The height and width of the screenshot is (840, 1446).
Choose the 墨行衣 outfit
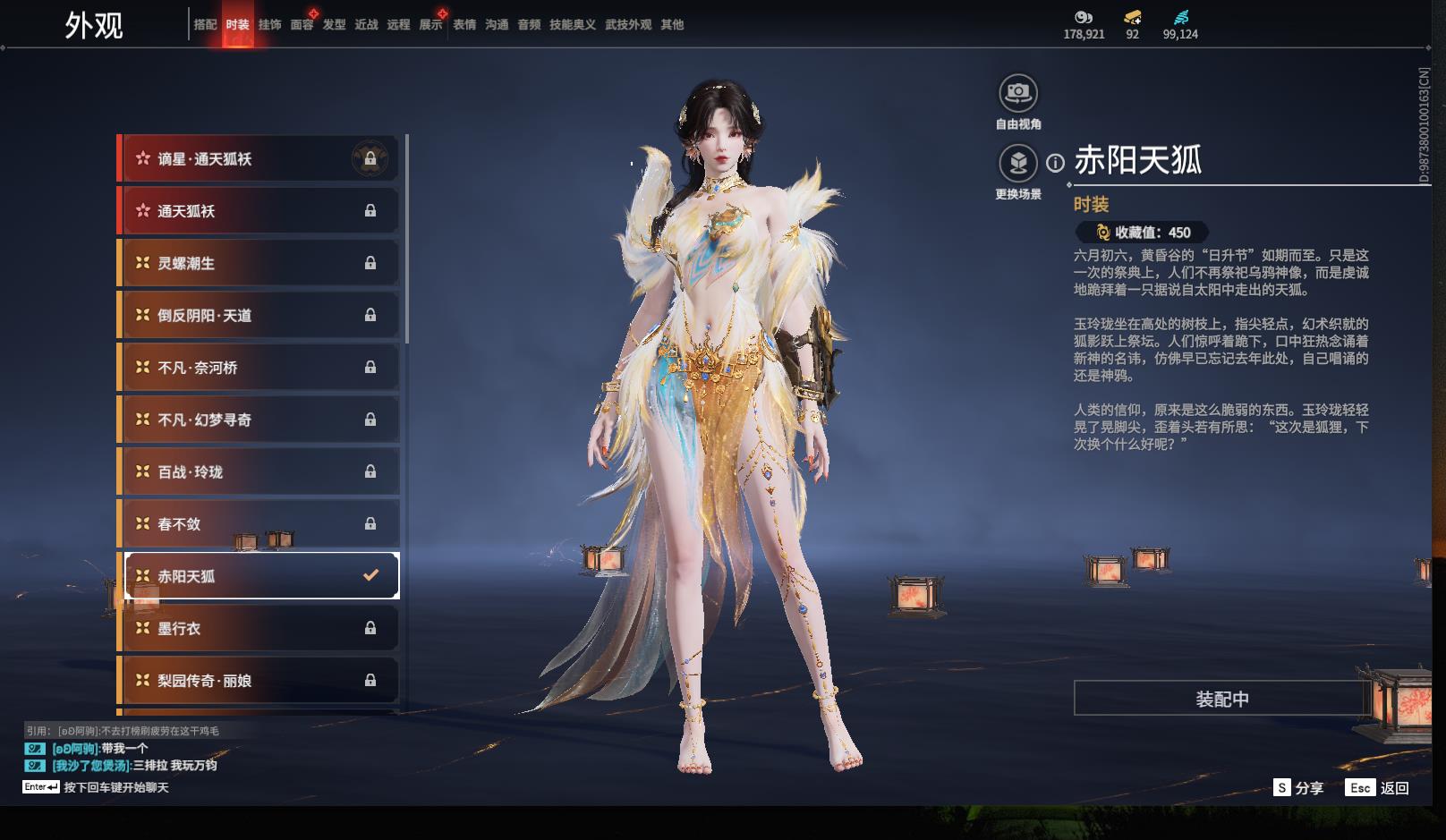point(259,628)
